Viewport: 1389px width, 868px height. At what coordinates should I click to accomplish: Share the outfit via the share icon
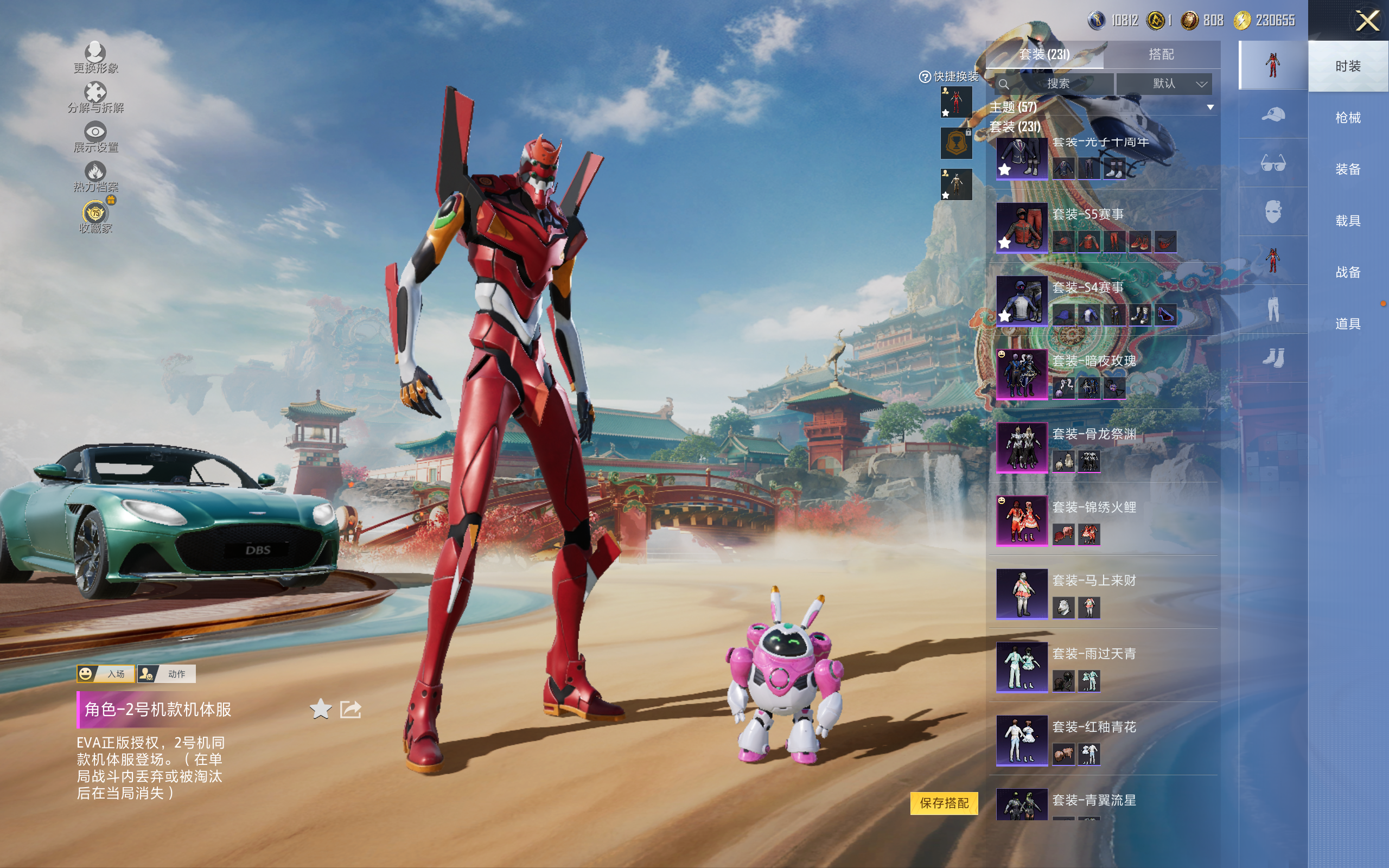(350, 710)
